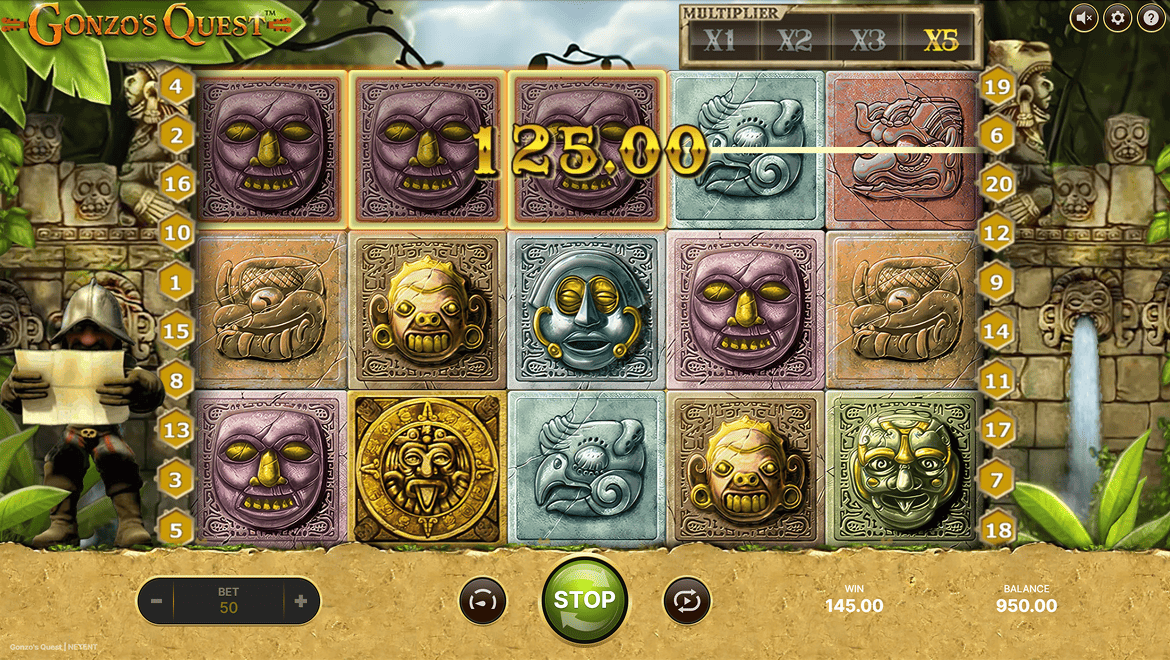
Task: Stop the reels with the green STOP button
Action: tap(584, 600)
